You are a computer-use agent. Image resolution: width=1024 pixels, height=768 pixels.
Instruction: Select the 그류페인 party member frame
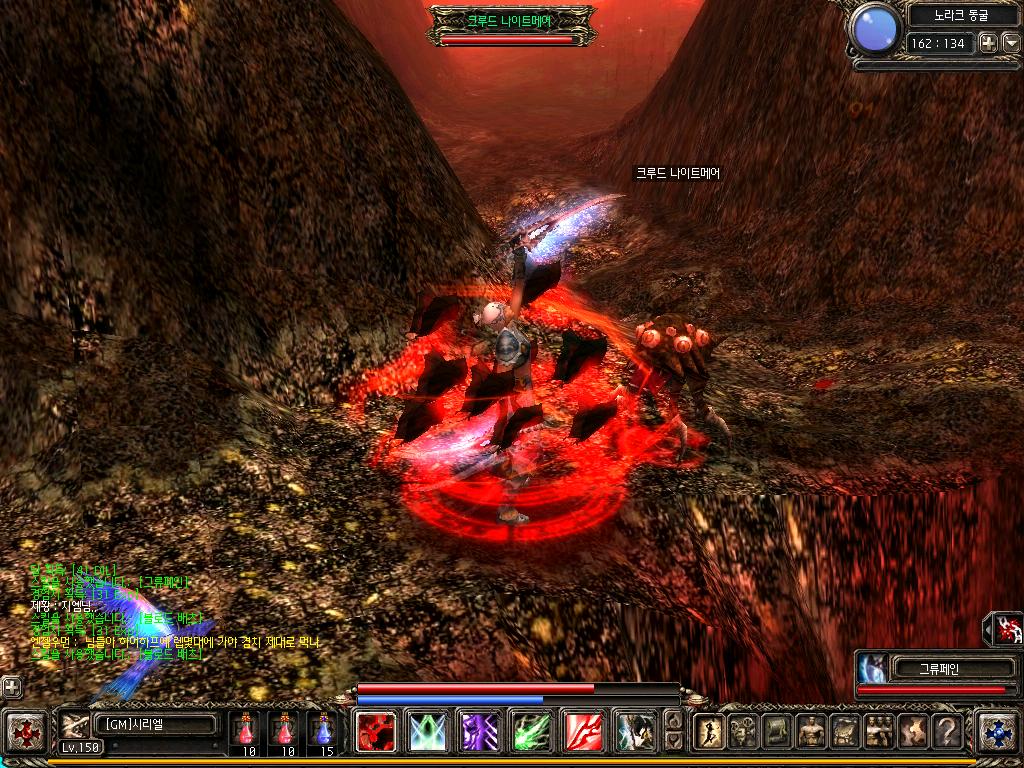tap(935, 669)
